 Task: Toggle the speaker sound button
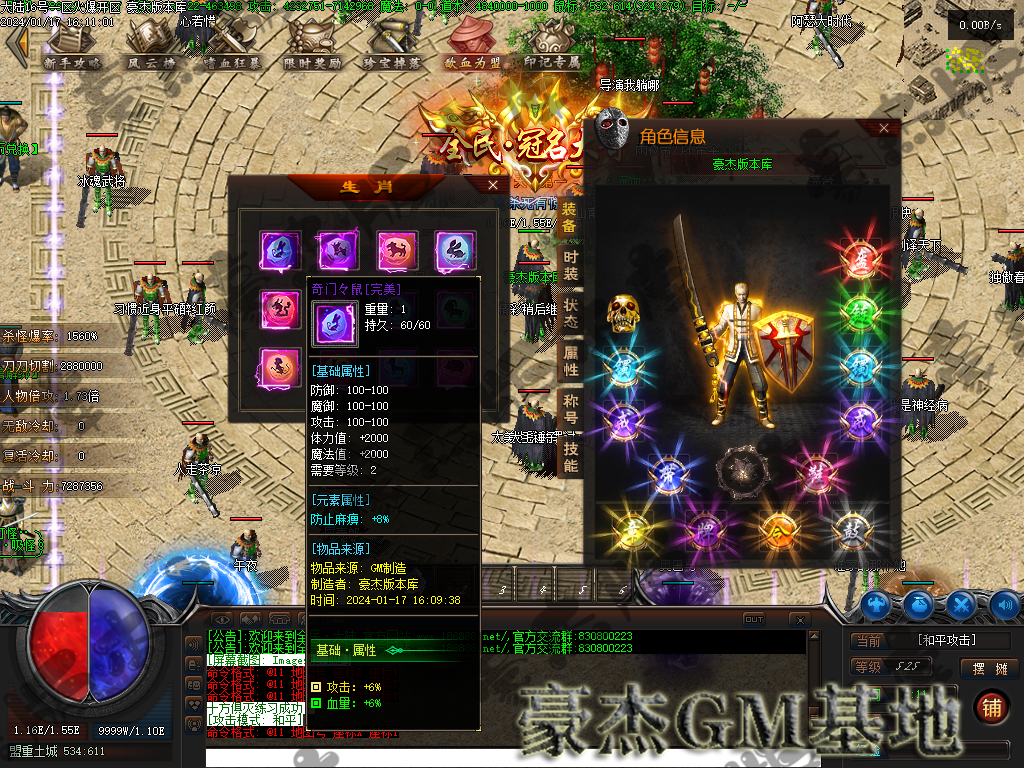tap(1004, 604)
